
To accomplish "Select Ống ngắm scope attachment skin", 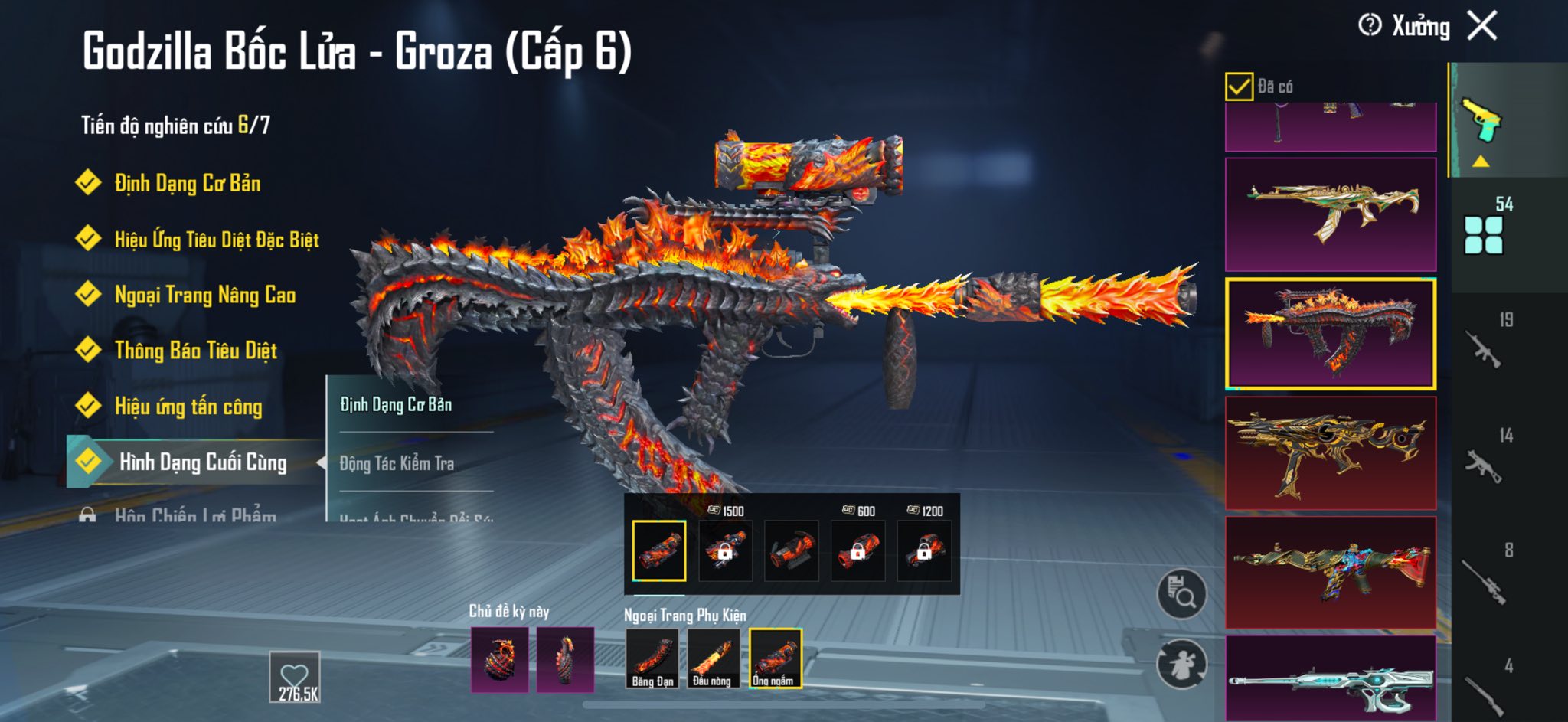I will tap(775, 658).
